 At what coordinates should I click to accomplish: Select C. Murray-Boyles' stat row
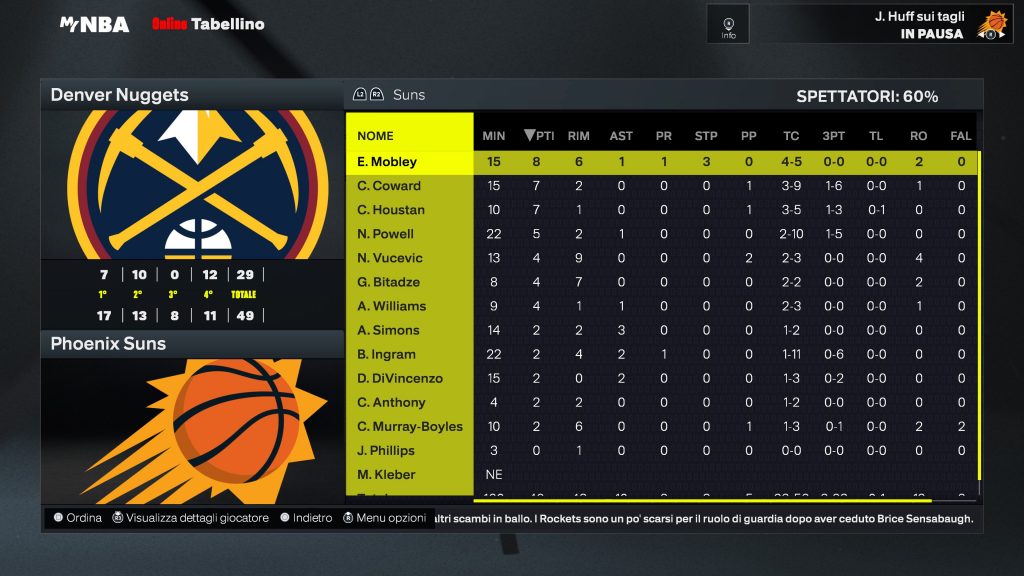[x=410, y=426]
